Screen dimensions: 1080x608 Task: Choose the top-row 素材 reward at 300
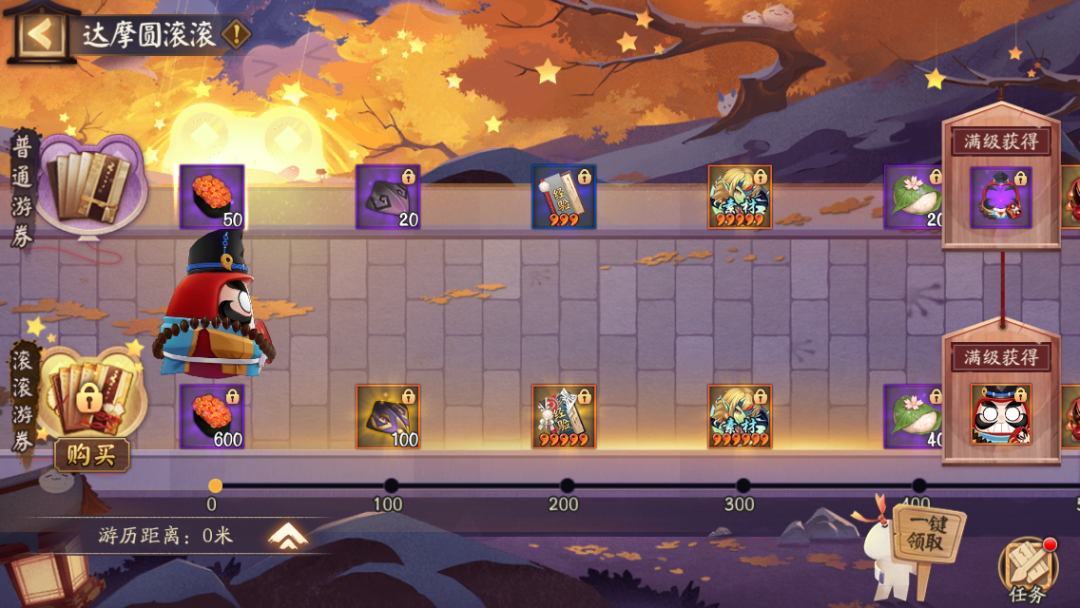point(740,197)
